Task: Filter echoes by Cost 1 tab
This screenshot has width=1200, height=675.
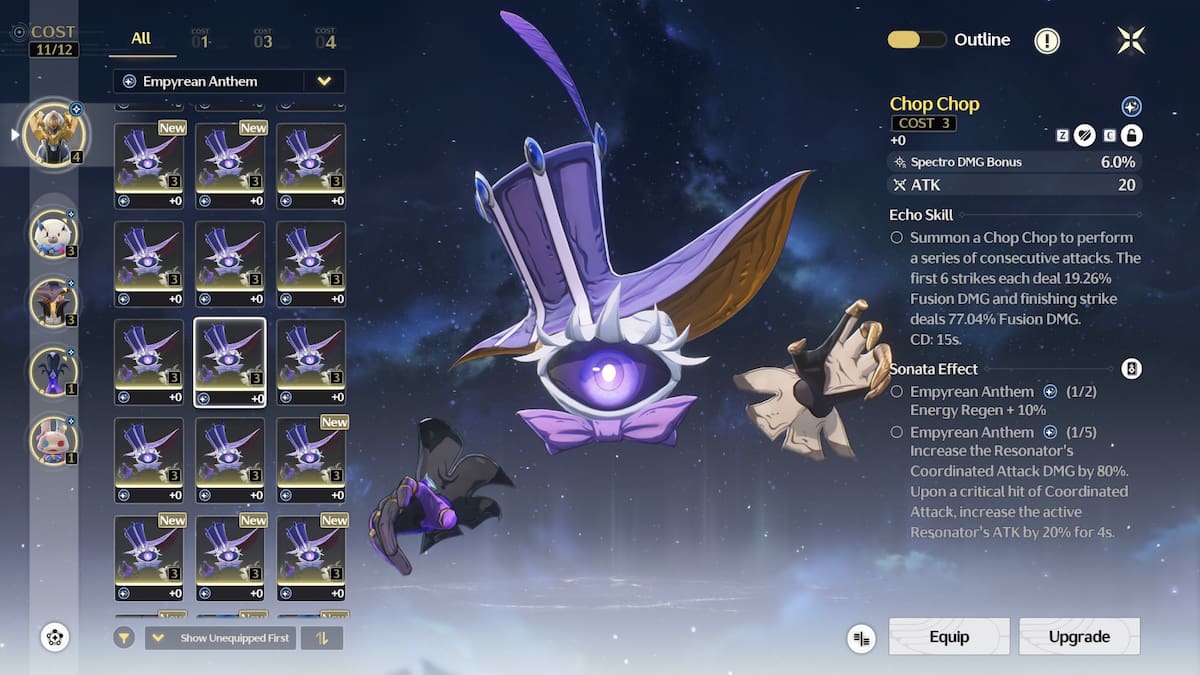Action: tap(201, 39)
